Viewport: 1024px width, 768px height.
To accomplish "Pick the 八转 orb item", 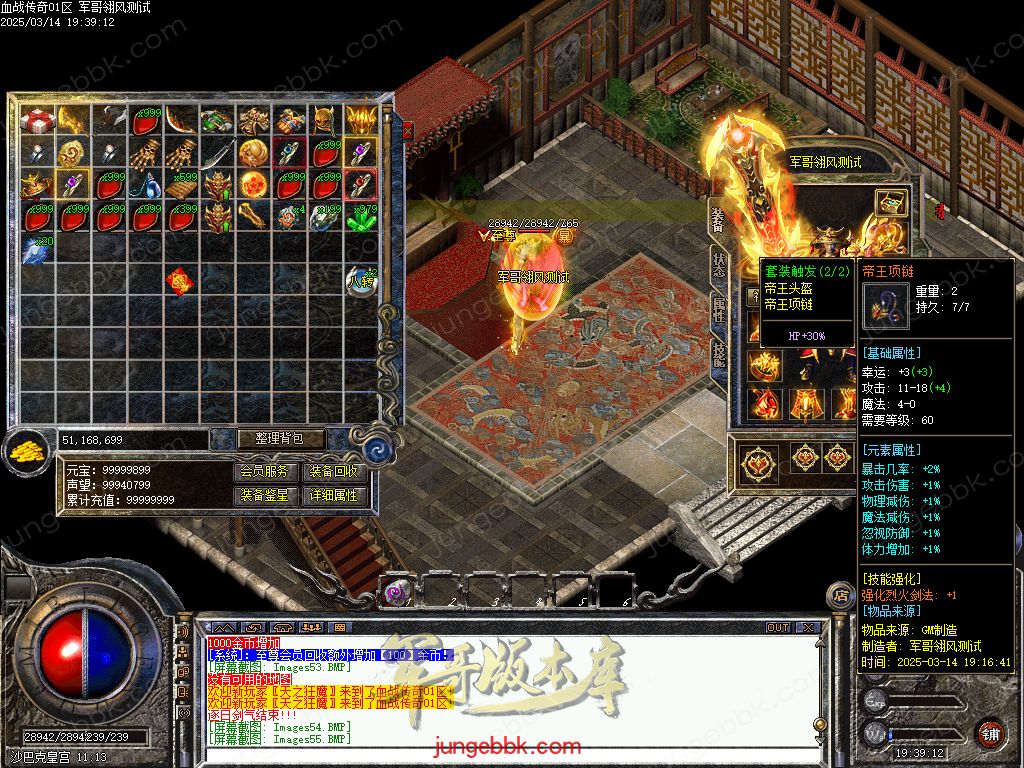I will pyautogui.click(x=361, y=281).
